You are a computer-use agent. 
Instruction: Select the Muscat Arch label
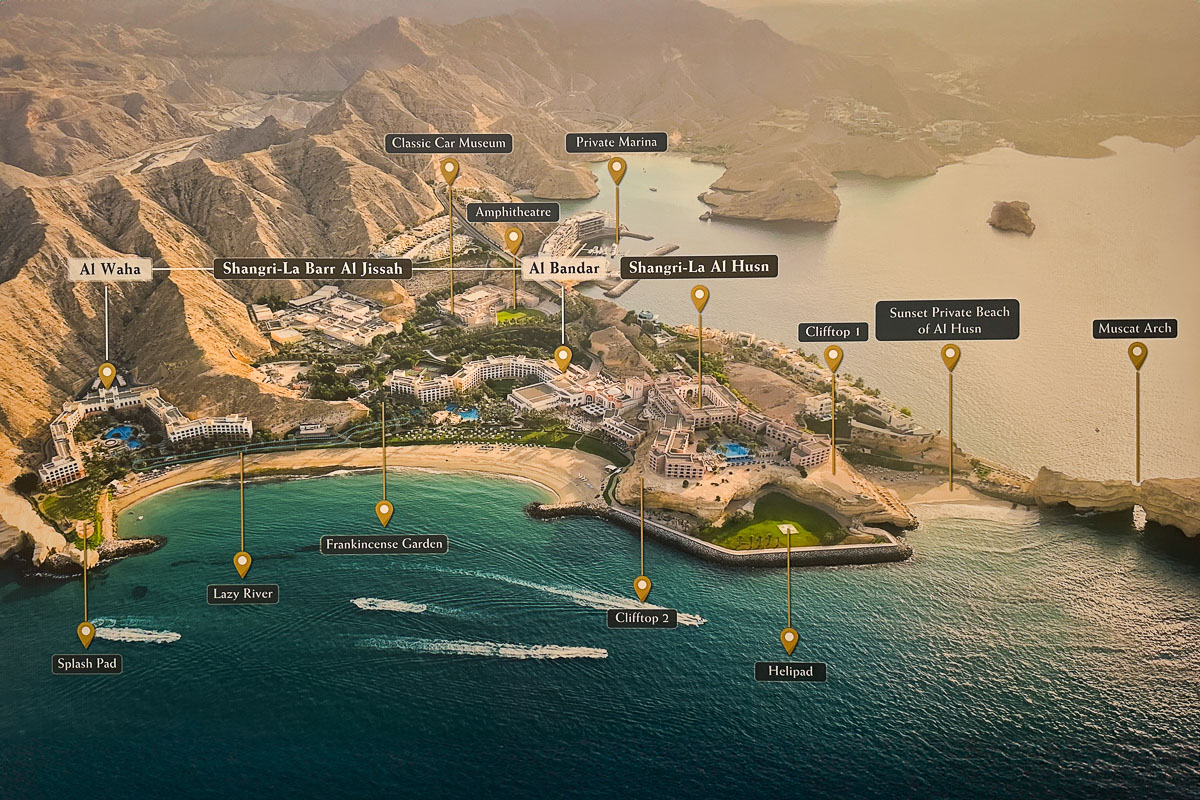[x=1135, y=328]
